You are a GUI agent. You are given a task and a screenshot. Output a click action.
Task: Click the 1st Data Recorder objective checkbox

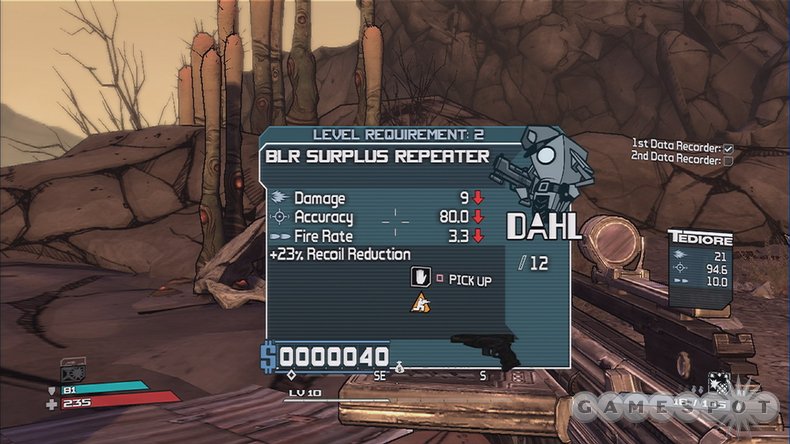728,149
